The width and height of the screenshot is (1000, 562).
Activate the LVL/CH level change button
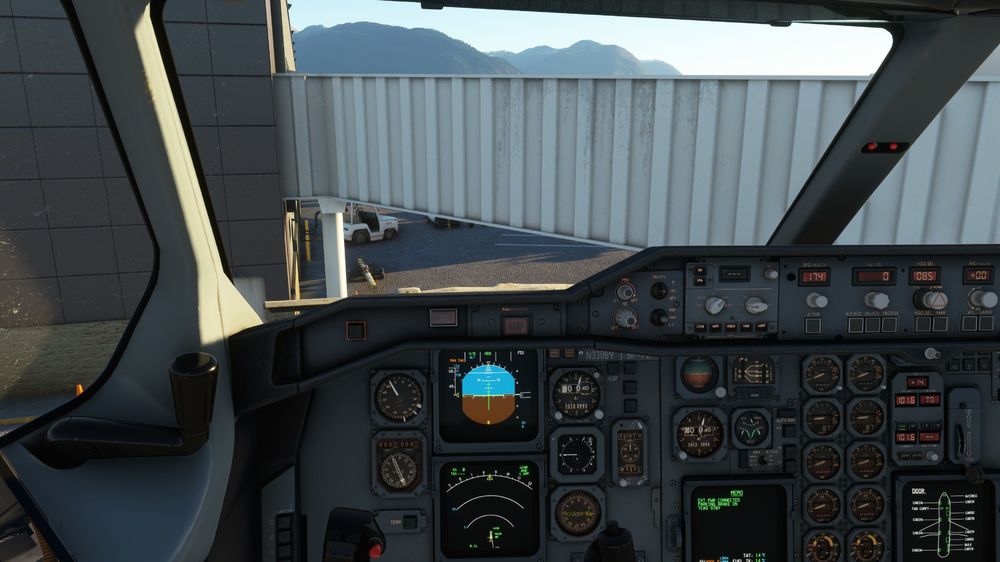click(870, 324)
